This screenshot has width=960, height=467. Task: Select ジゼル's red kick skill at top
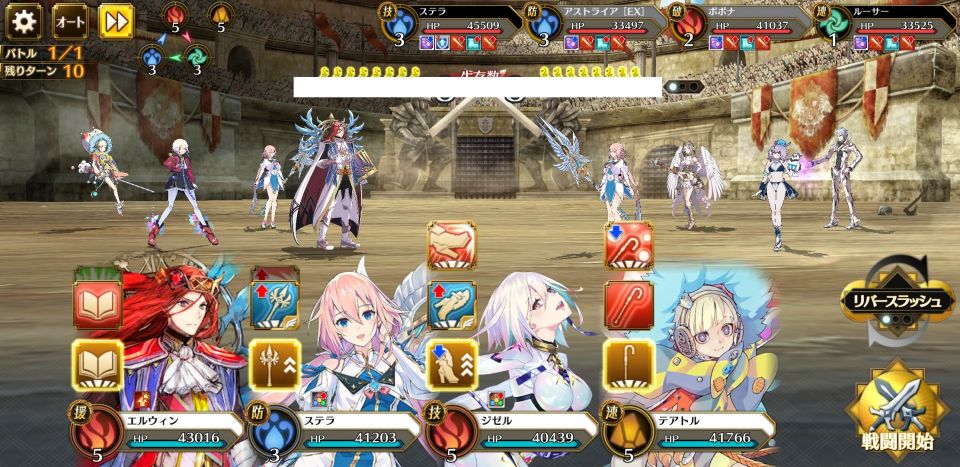pos(452,245)
